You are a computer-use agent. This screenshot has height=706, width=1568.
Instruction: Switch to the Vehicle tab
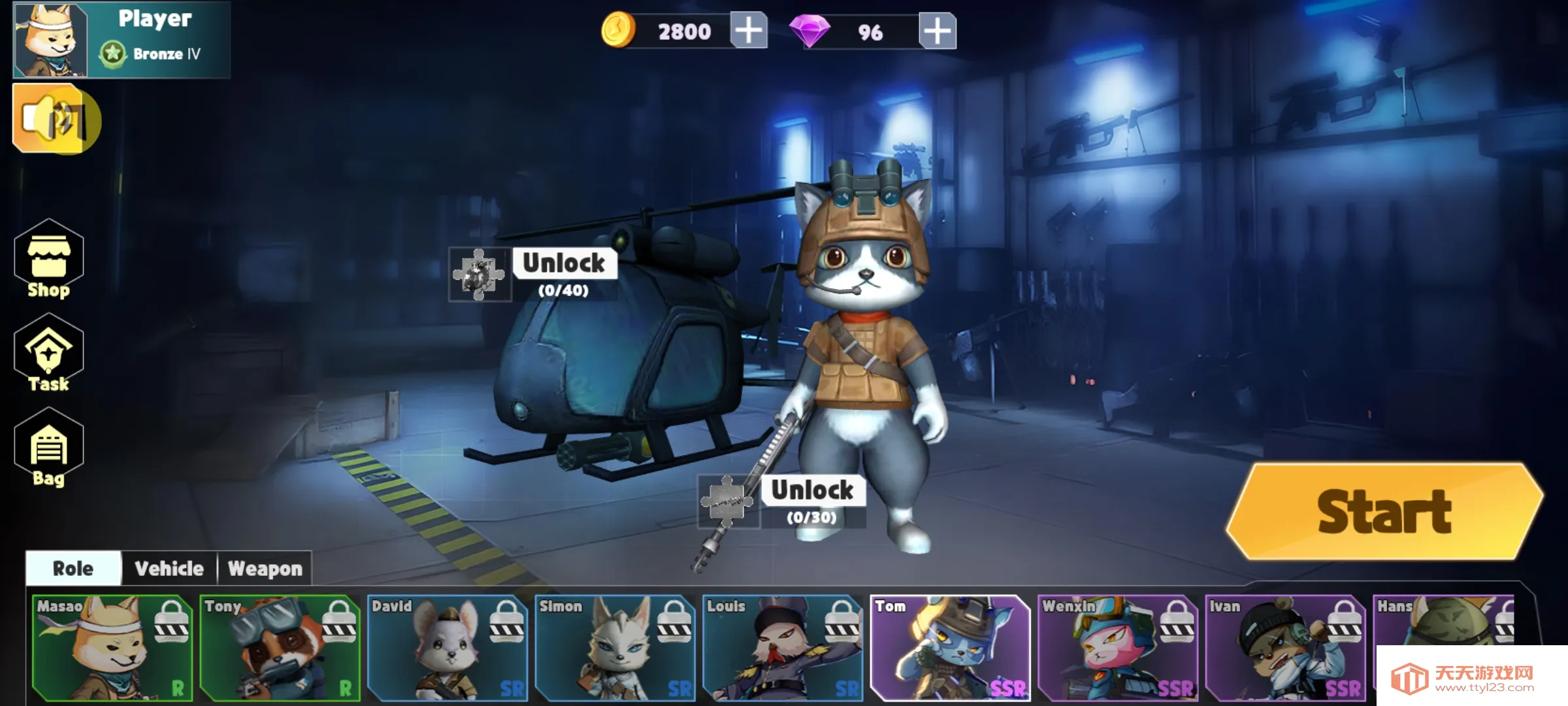tap(168, 569)
